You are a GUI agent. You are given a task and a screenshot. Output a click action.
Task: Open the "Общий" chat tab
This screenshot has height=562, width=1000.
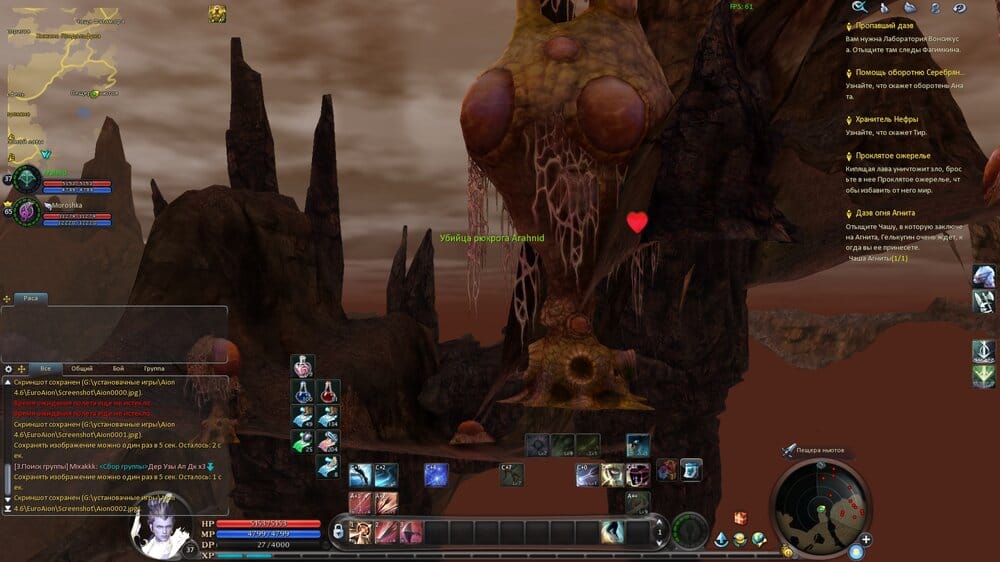click(x=82, y=369)
